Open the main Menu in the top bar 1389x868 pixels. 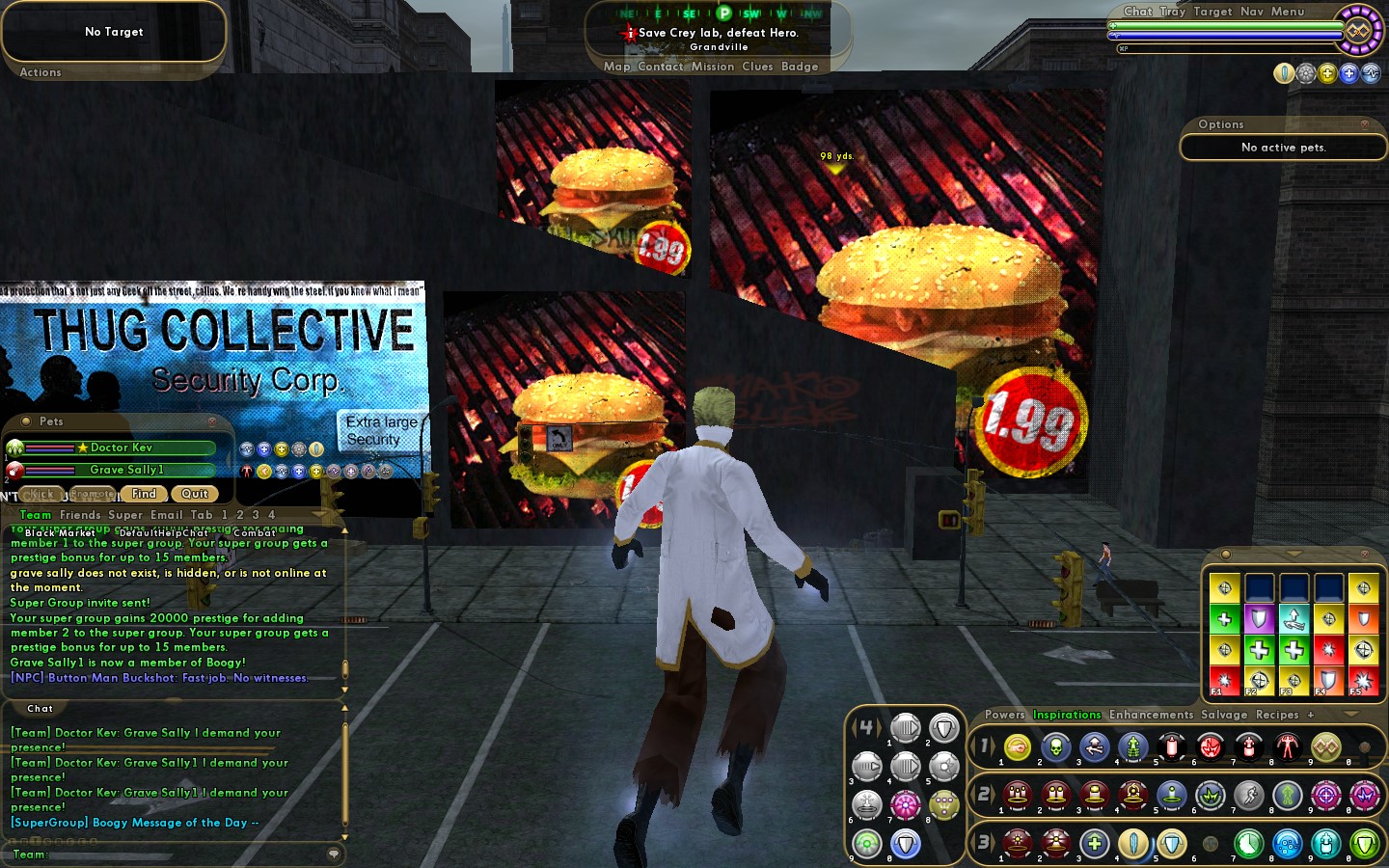(1287, 12)
